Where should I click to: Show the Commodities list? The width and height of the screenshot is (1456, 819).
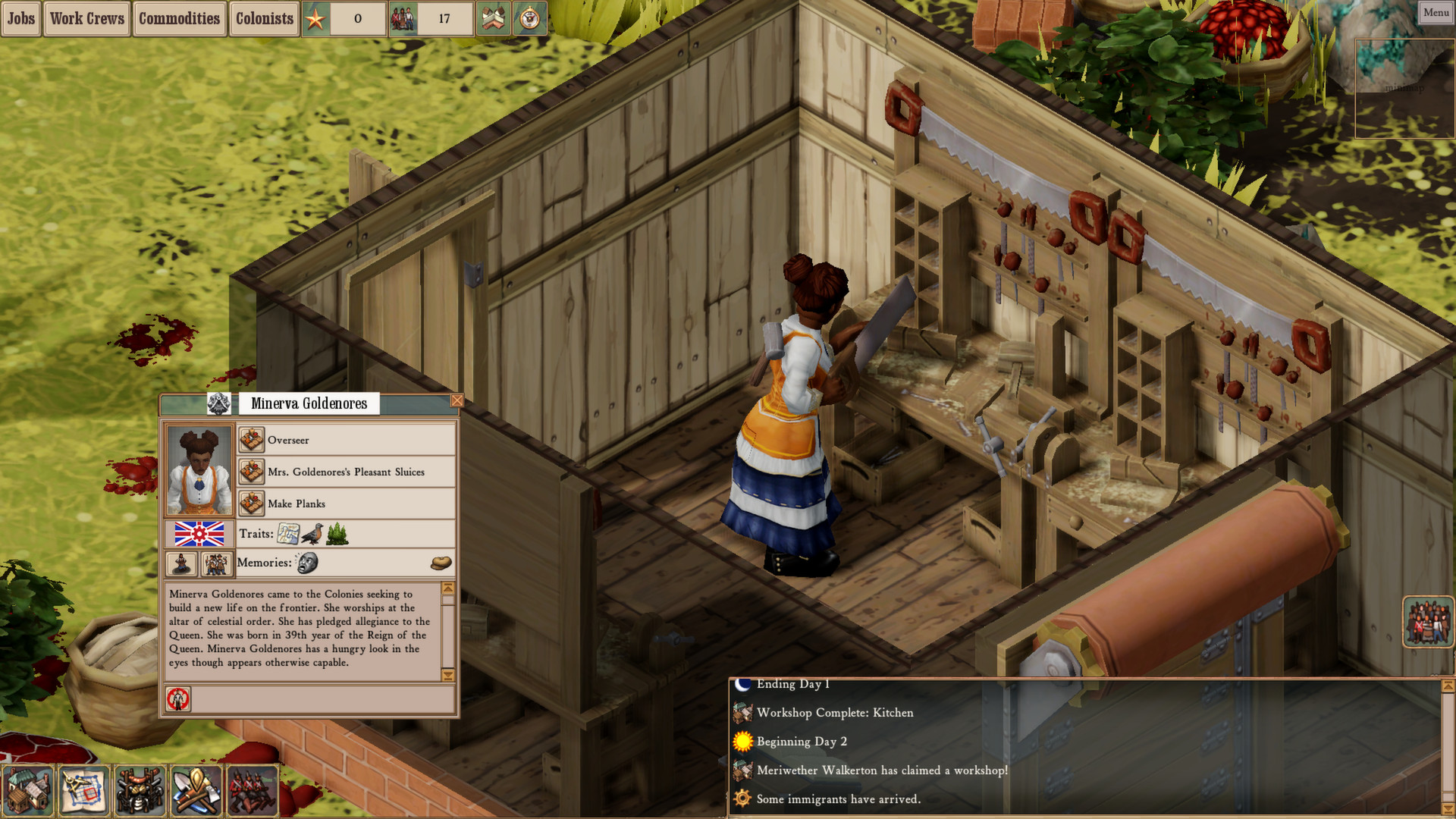179,18
